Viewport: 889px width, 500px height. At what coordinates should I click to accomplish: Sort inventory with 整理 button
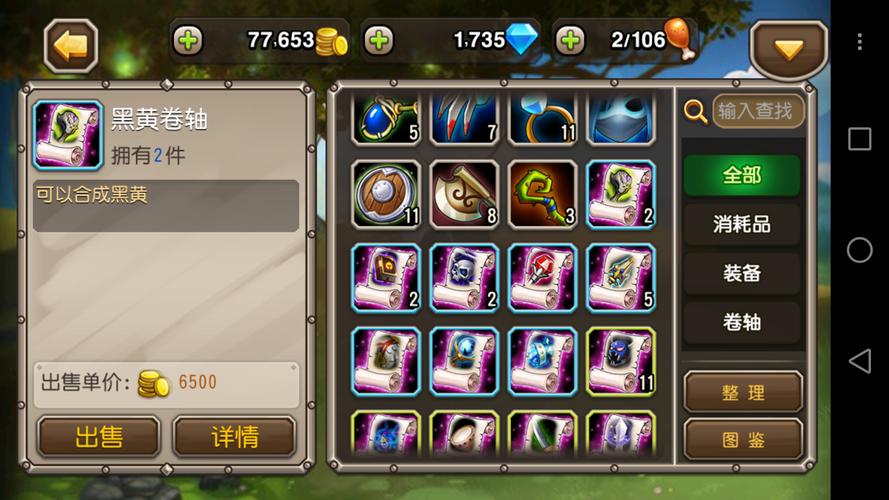pyautogui.click(x=743, y=392)
